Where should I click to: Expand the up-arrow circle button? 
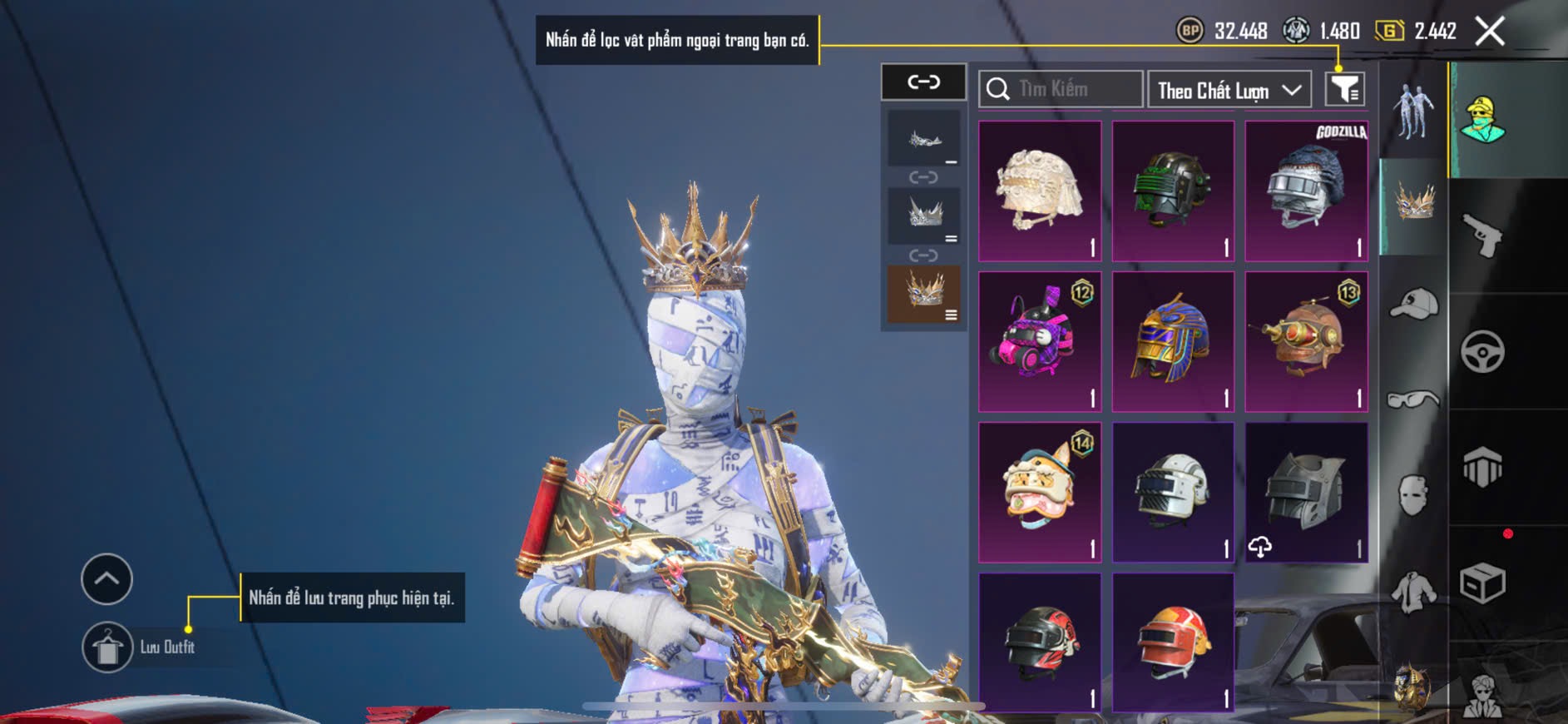click(106, 578)
